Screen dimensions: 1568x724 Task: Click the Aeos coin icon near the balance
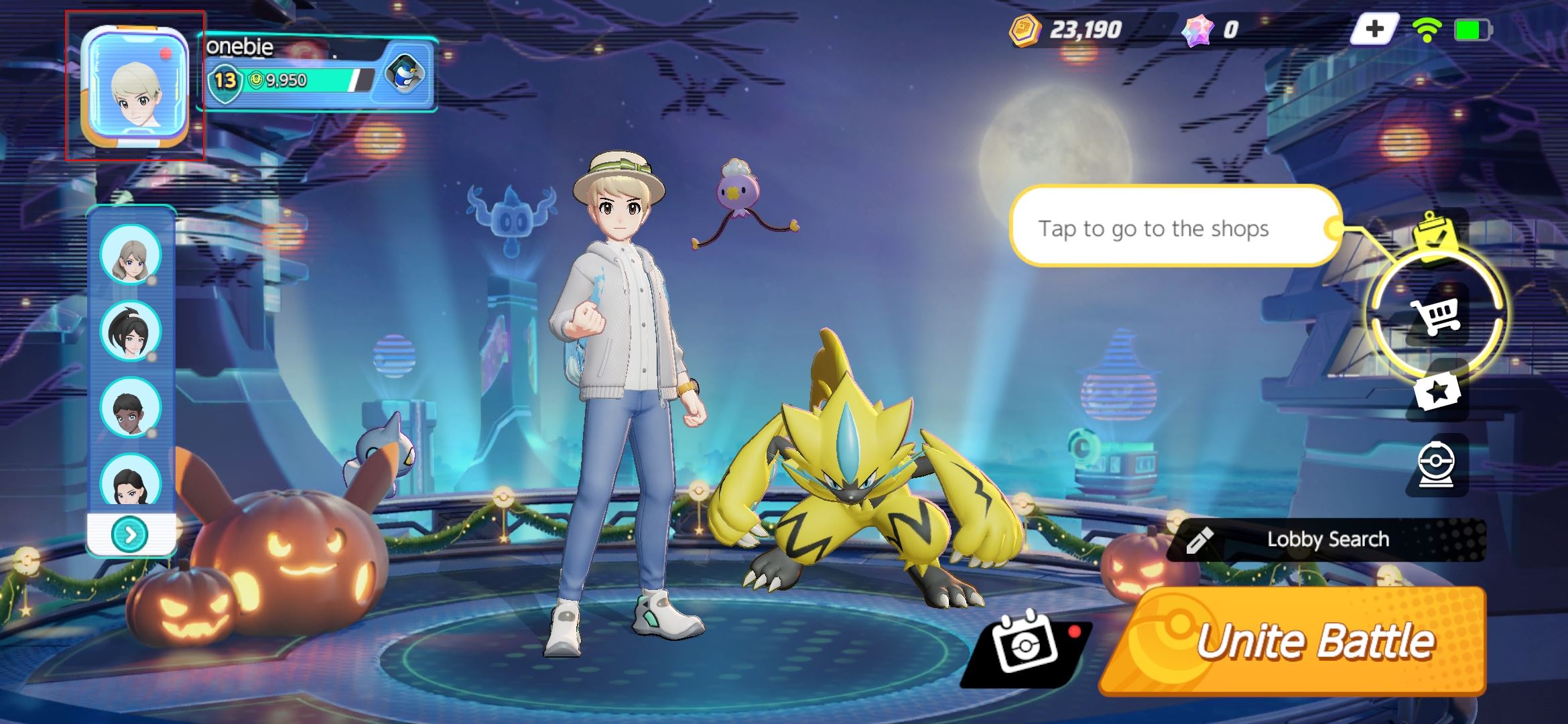click(x=1027, y=29)
